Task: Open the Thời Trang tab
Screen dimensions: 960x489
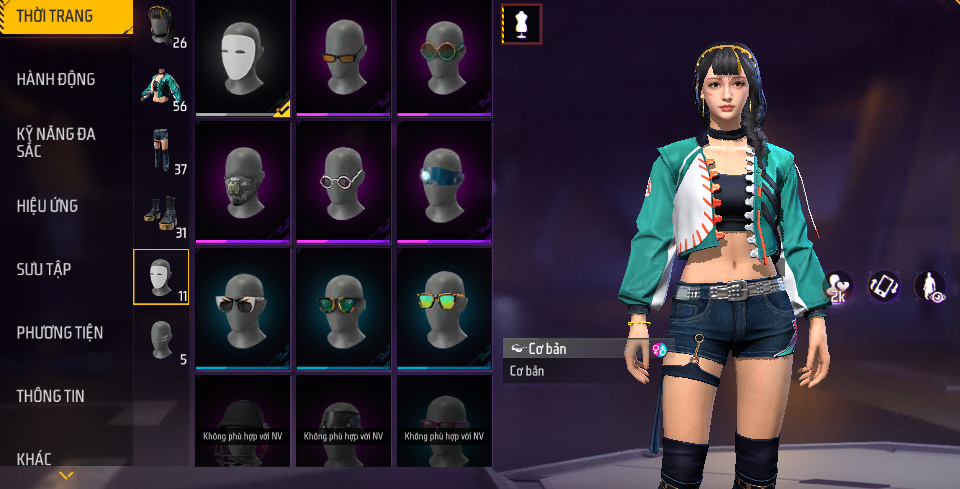Action: click(x=56, y=16)
